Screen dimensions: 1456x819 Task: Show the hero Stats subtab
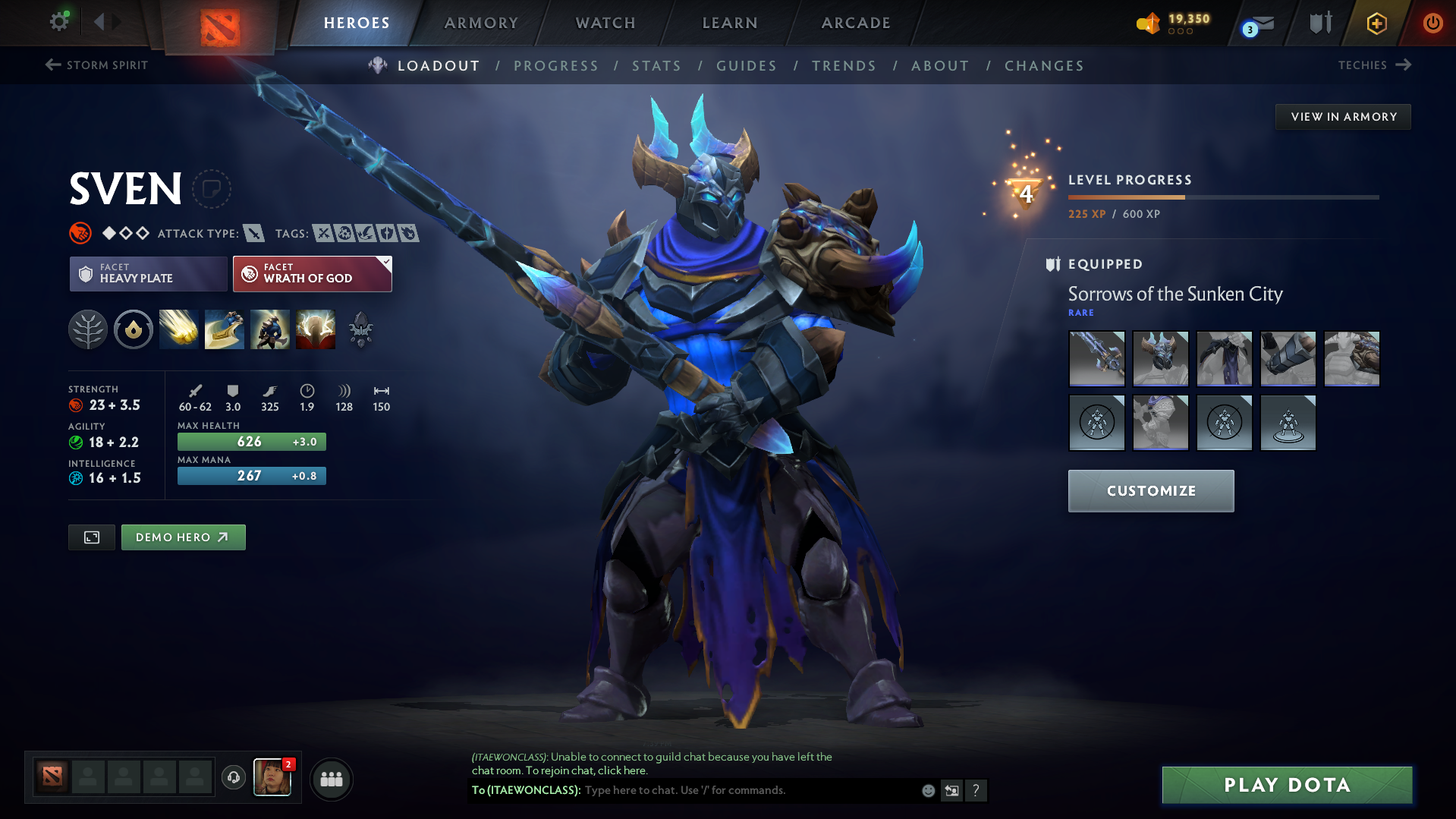656,66
